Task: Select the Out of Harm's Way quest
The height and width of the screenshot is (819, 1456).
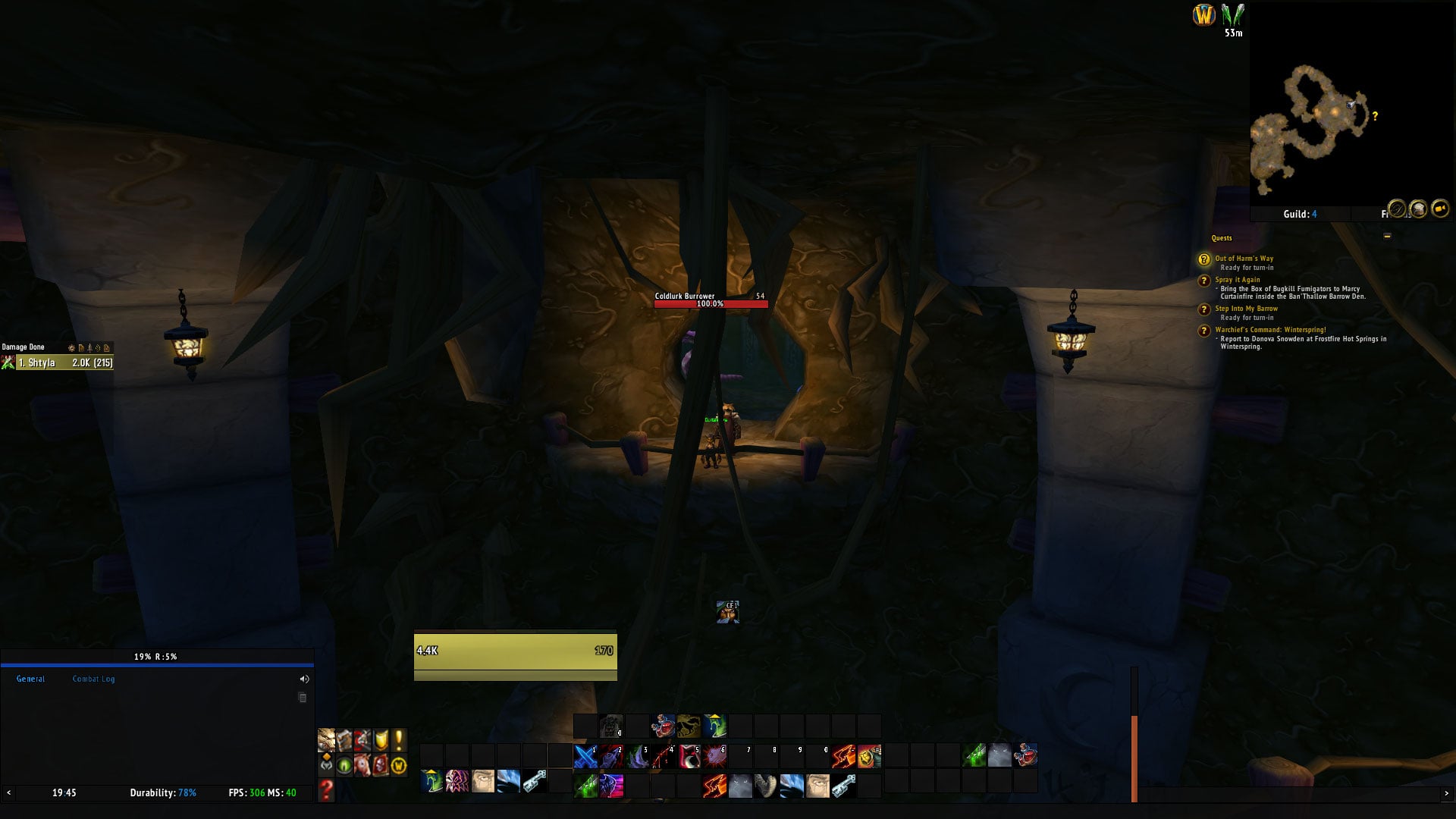Action: [x=1244, y=259]
